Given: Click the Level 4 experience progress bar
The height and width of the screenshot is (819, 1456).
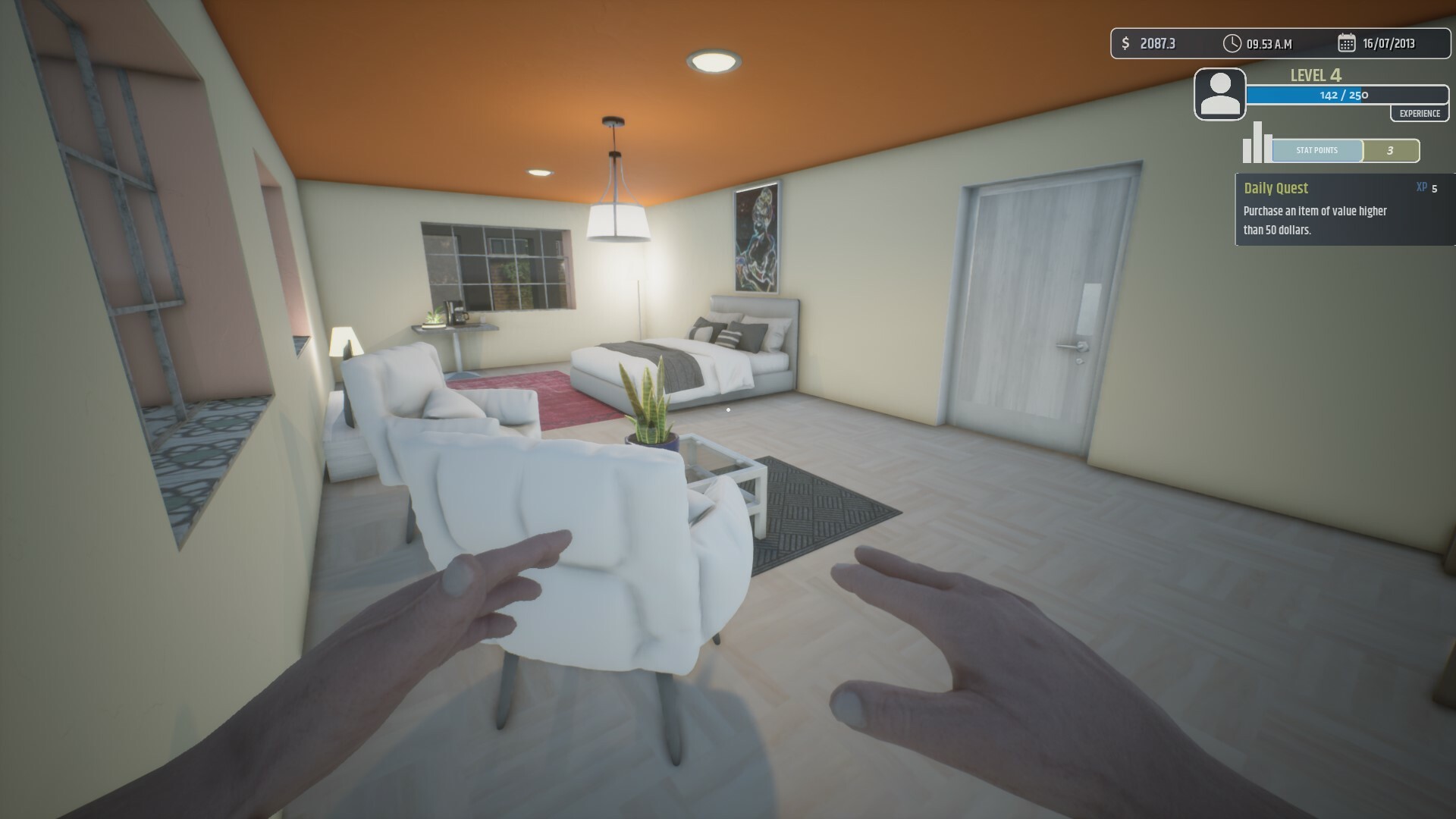Looking at the screenshot, I should (x=1346, y=96).
